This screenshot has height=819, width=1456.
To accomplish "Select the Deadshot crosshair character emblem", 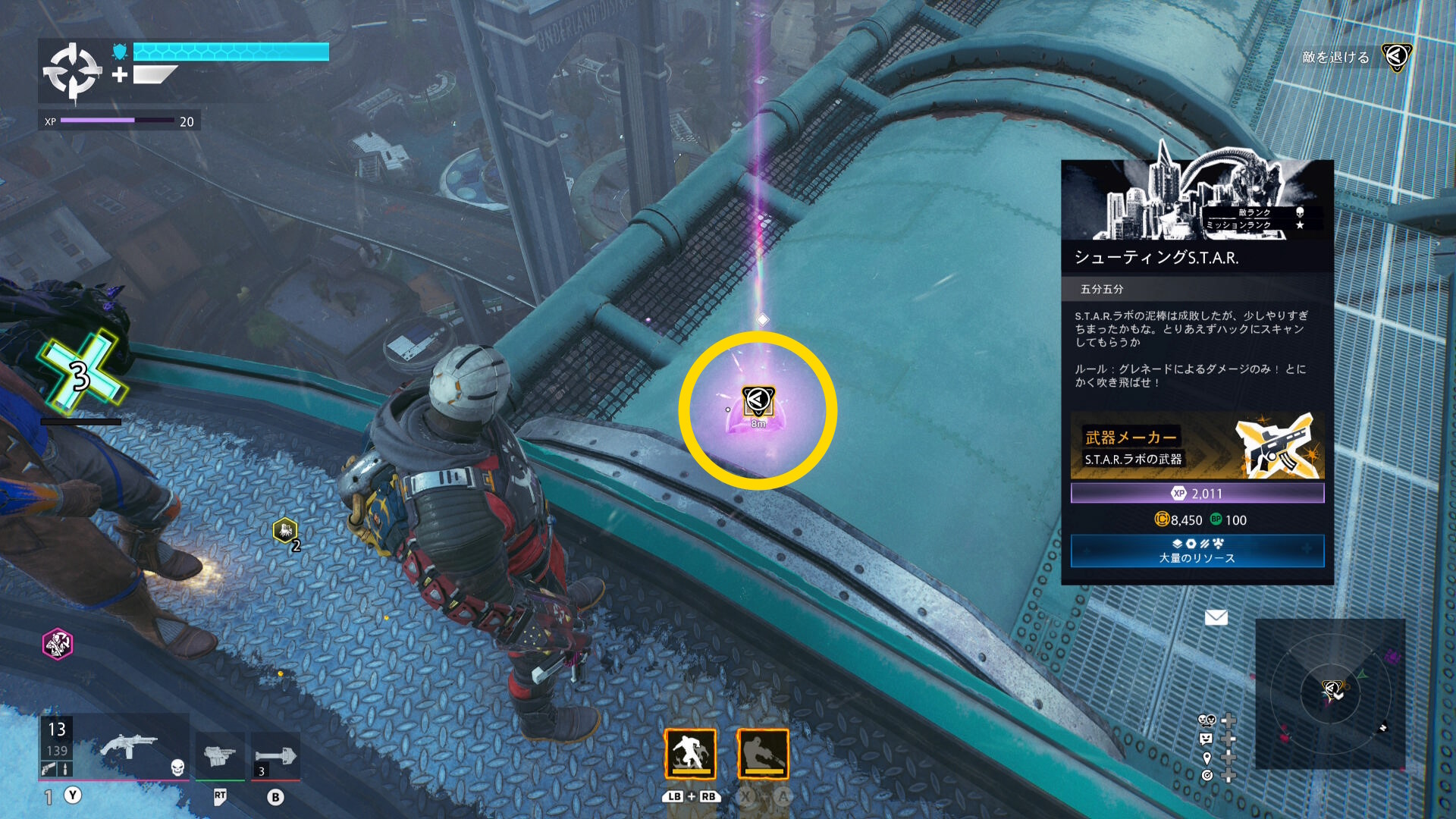I will [72, 72].
